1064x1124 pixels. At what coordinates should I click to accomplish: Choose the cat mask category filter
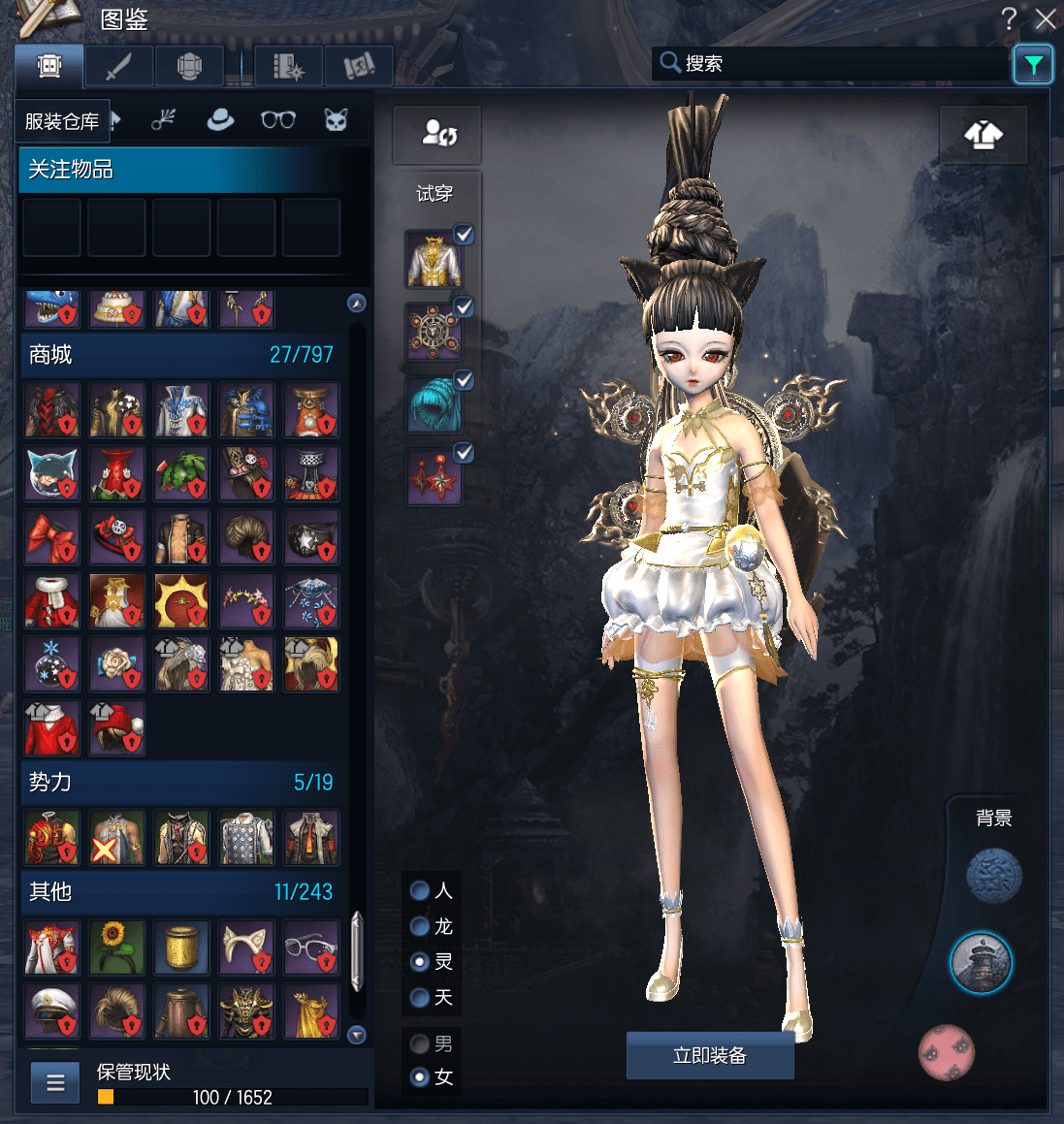point(336,119)
